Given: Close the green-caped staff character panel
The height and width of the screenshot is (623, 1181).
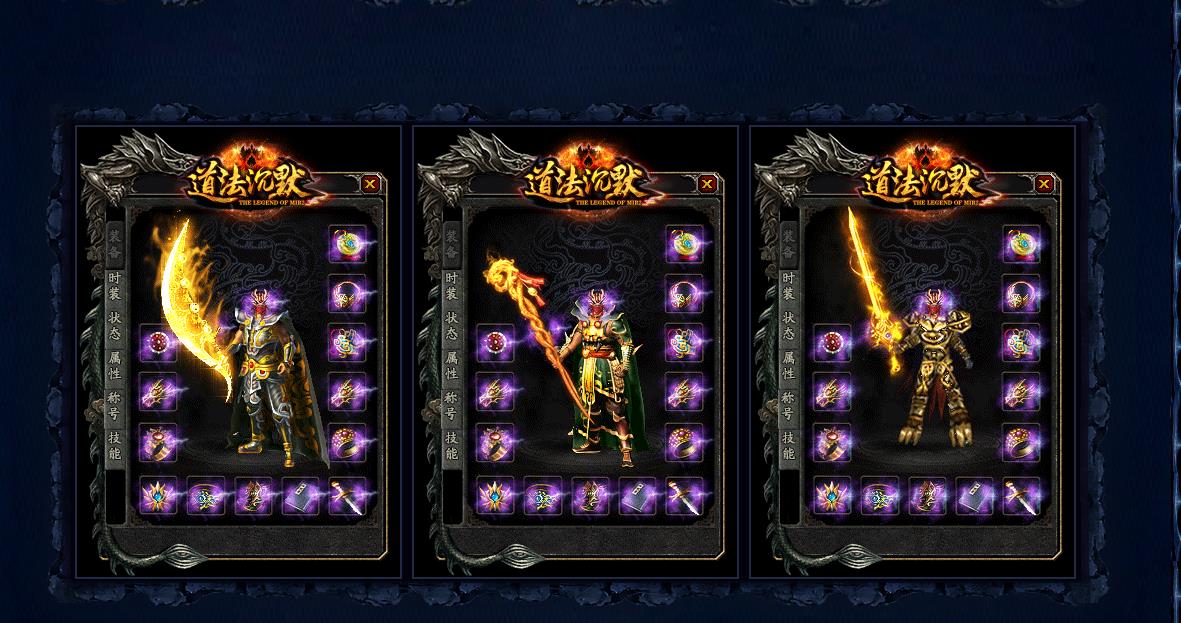Looking at the screenshot, I should click(x=707, y=183).
